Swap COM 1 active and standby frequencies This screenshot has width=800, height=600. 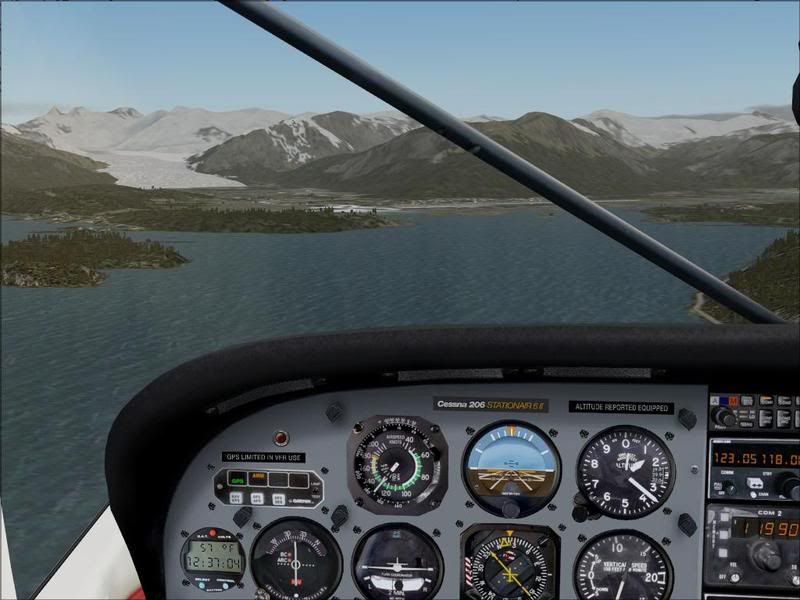tap(755, 484)
